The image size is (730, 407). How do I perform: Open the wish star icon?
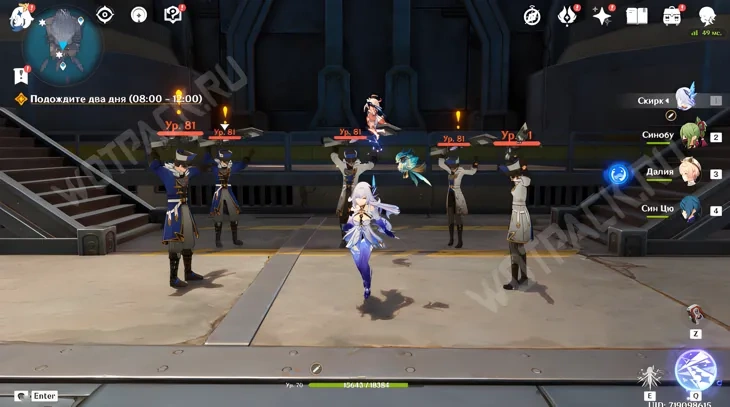(x=602, y=16)
